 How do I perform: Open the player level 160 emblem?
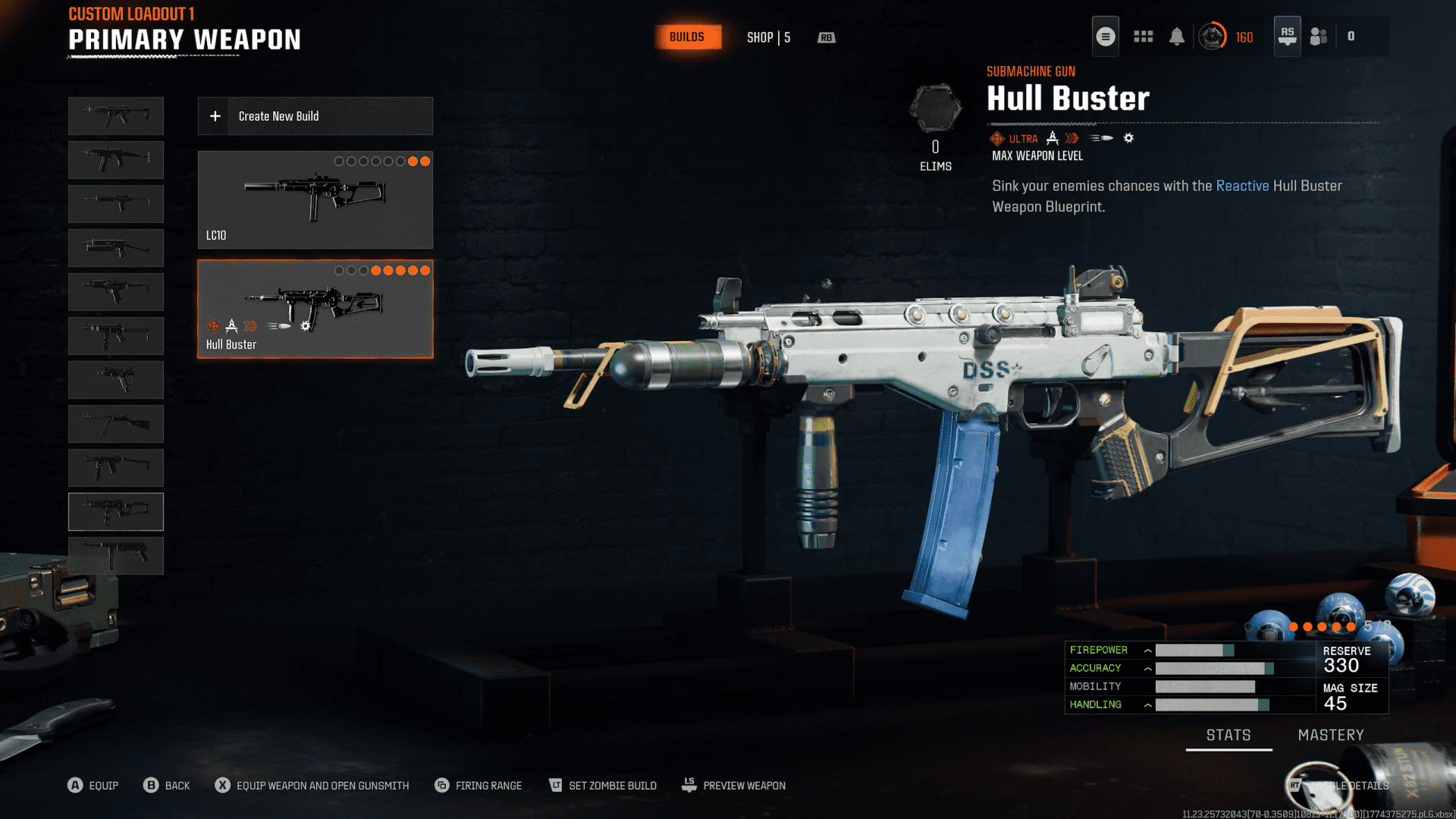coord(1213,36)
